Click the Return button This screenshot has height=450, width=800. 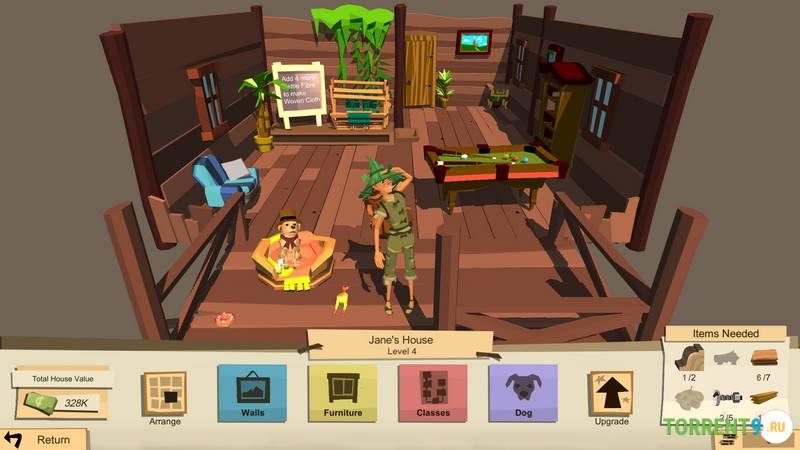point(42,439)
